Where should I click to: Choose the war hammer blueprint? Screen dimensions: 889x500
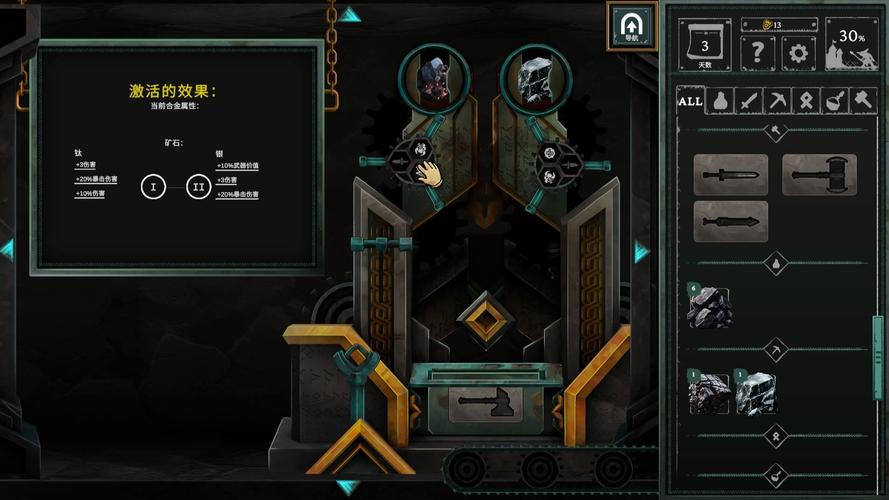(x=819, y=175)
